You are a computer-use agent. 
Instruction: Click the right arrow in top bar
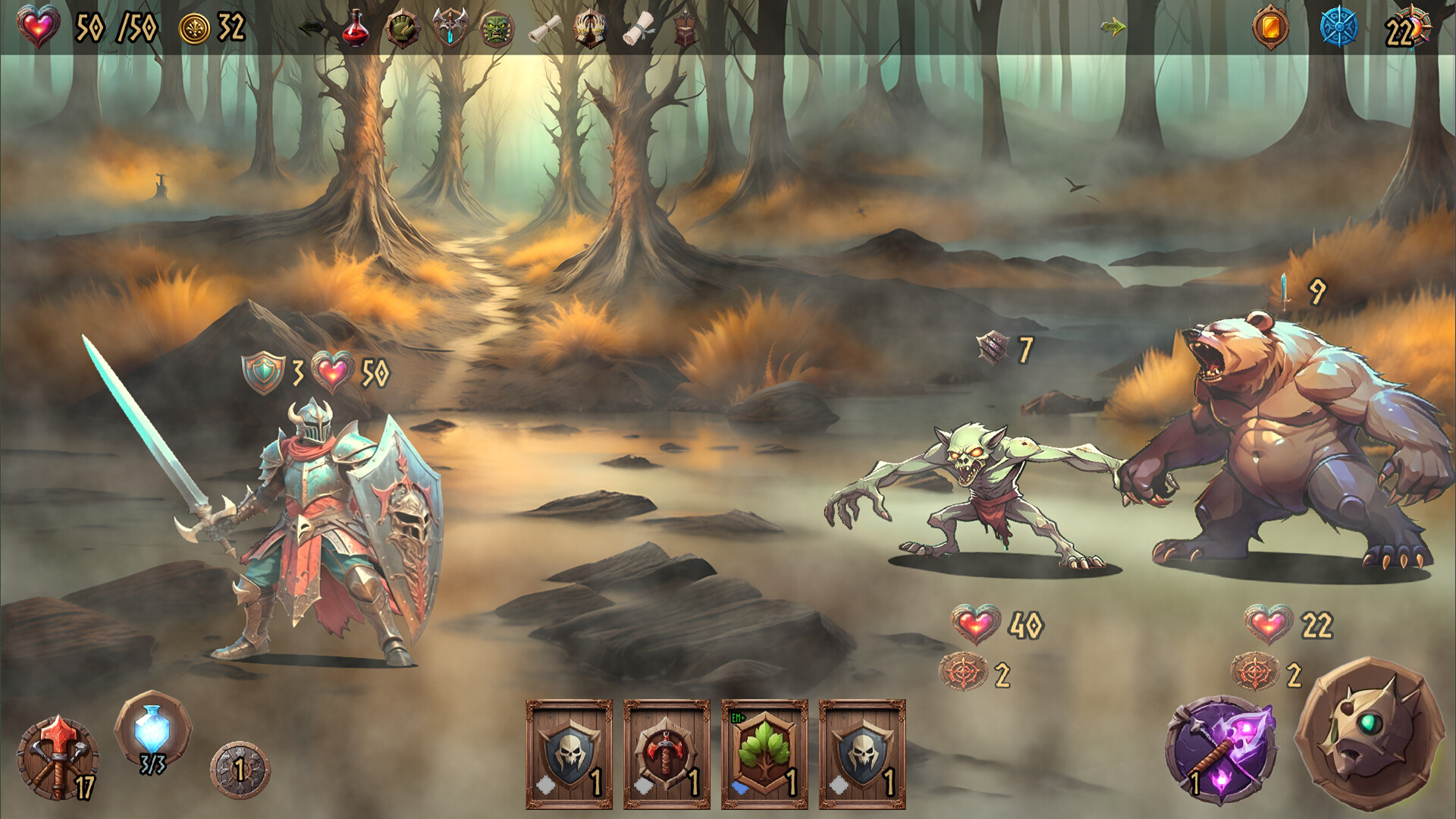click(x=1112, y=28)
